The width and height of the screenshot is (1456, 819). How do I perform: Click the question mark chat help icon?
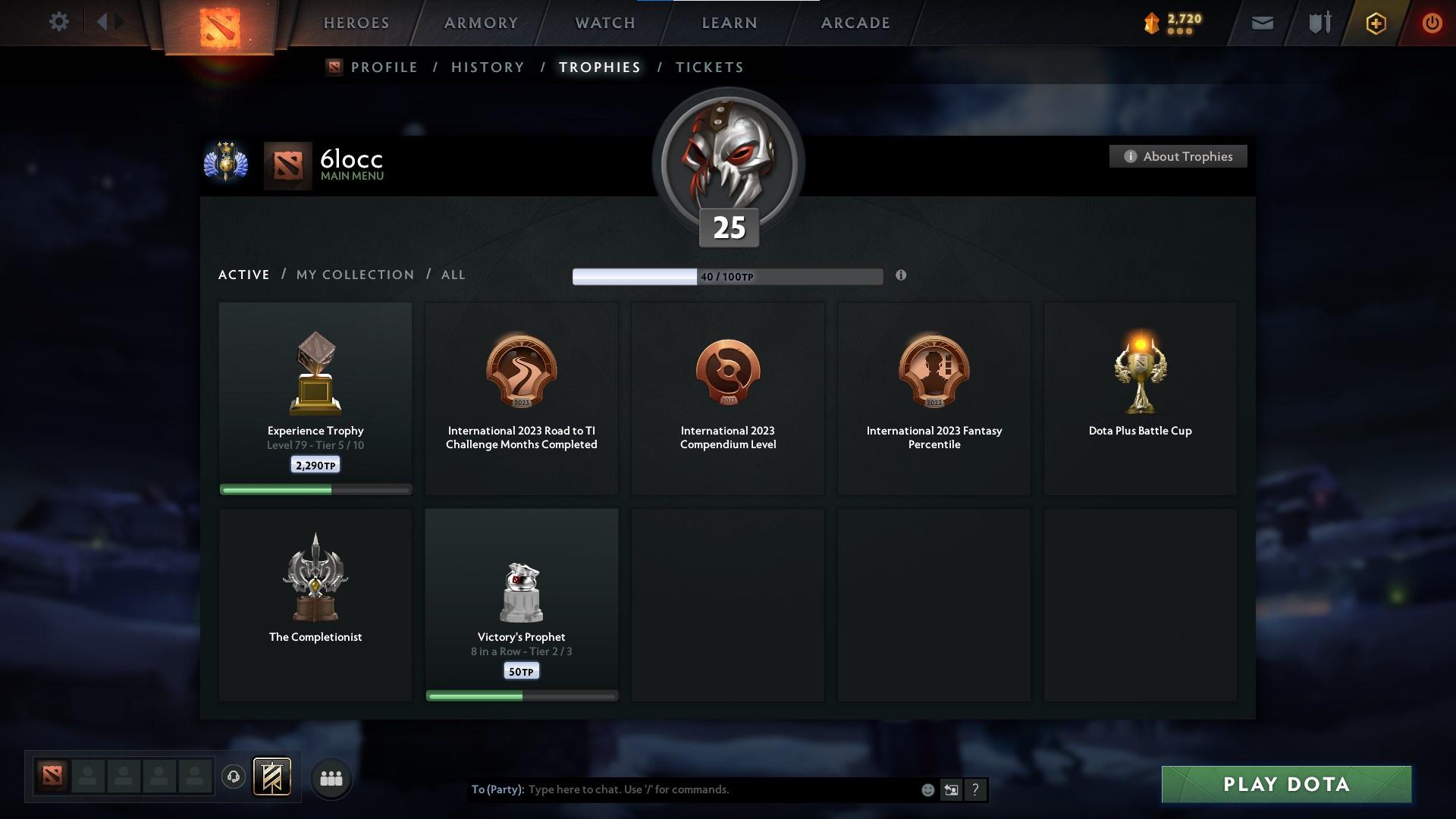pos(975,789)
